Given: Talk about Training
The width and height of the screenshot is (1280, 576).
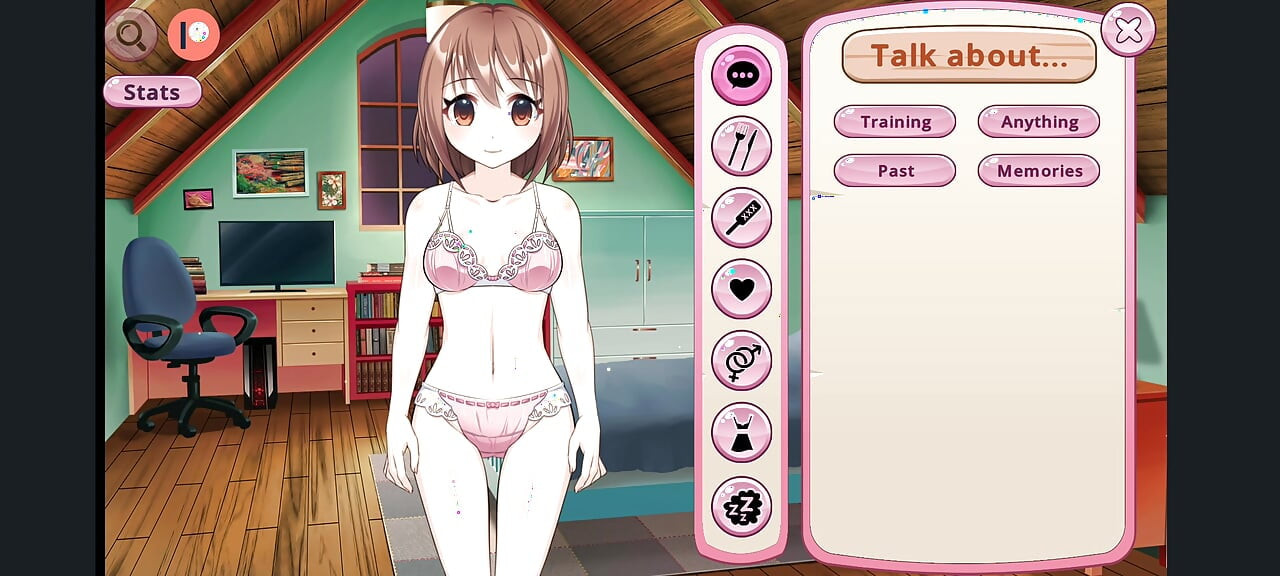Looking at the screenshot, I should pos(895,122).
